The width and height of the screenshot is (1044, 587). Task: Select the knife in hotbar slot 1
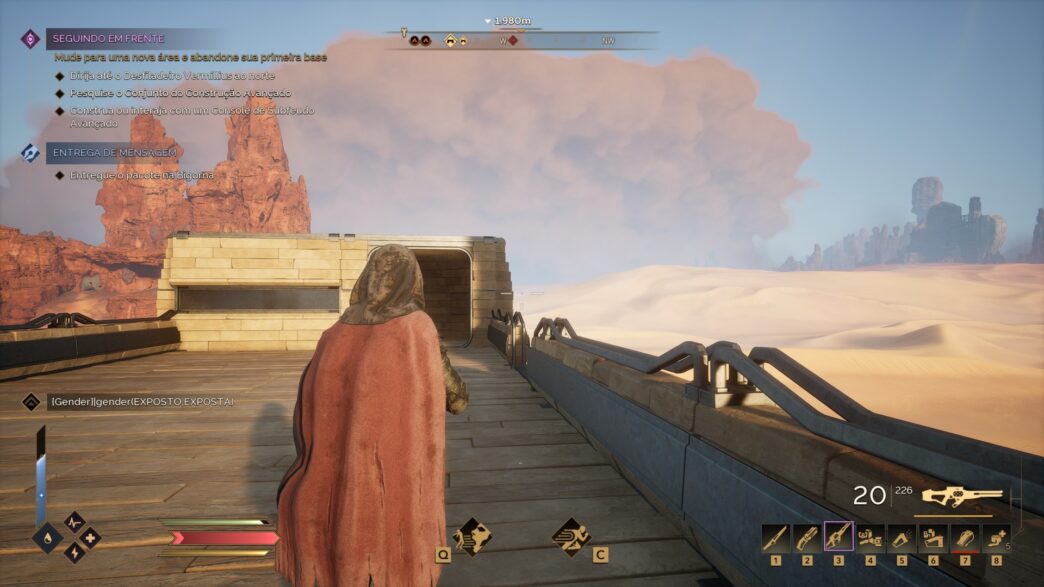(x=775, y=538)
